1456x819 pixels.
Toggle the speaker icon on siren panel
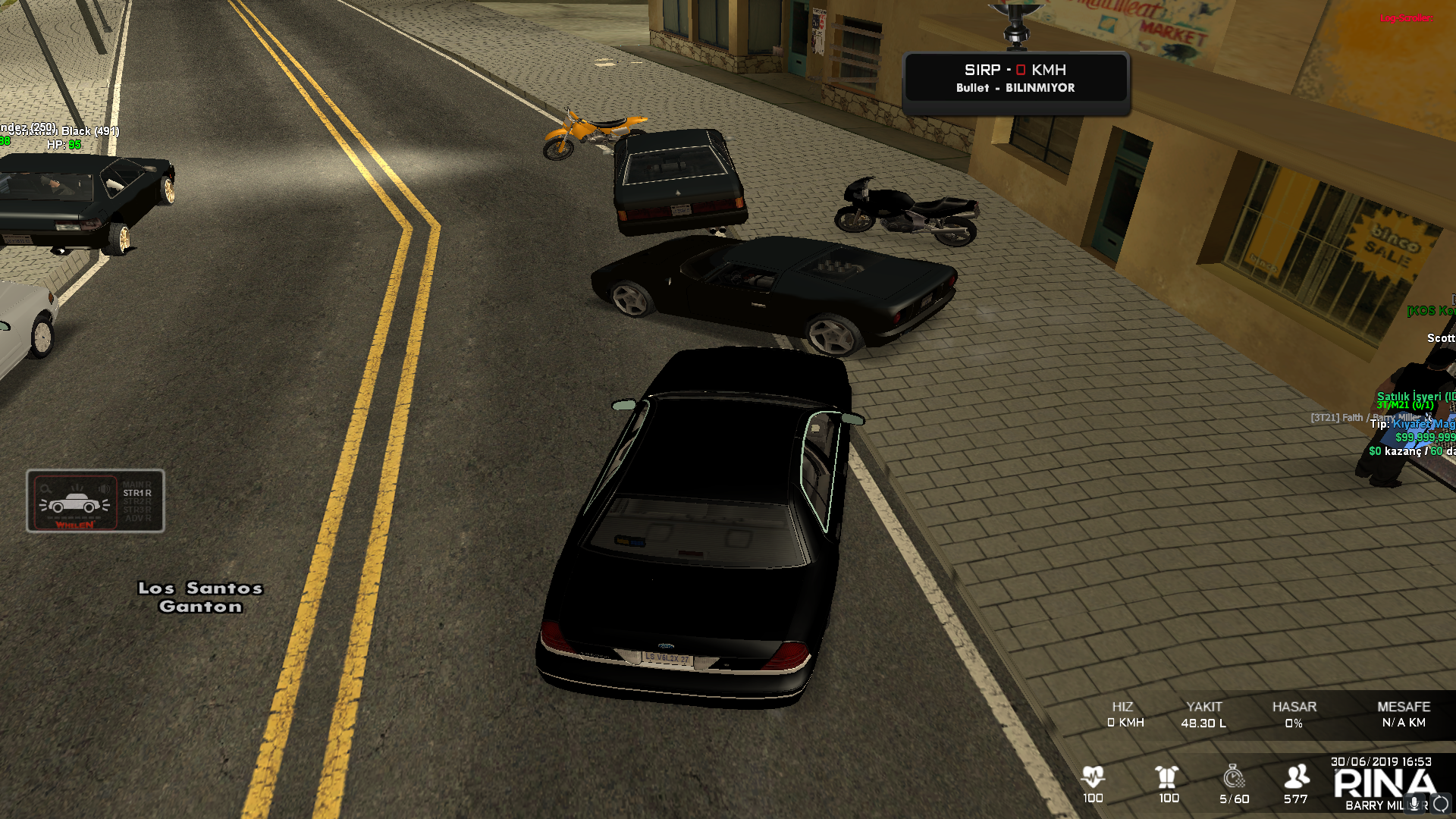point(103,489)
